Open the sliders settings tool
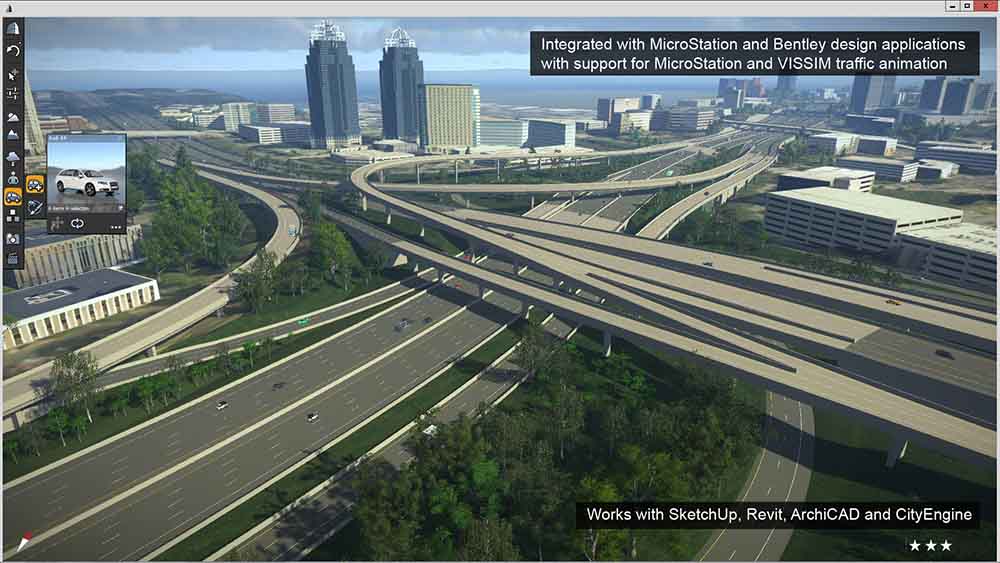This screenshot has width=1000, height=563. (x=13, y=93)
